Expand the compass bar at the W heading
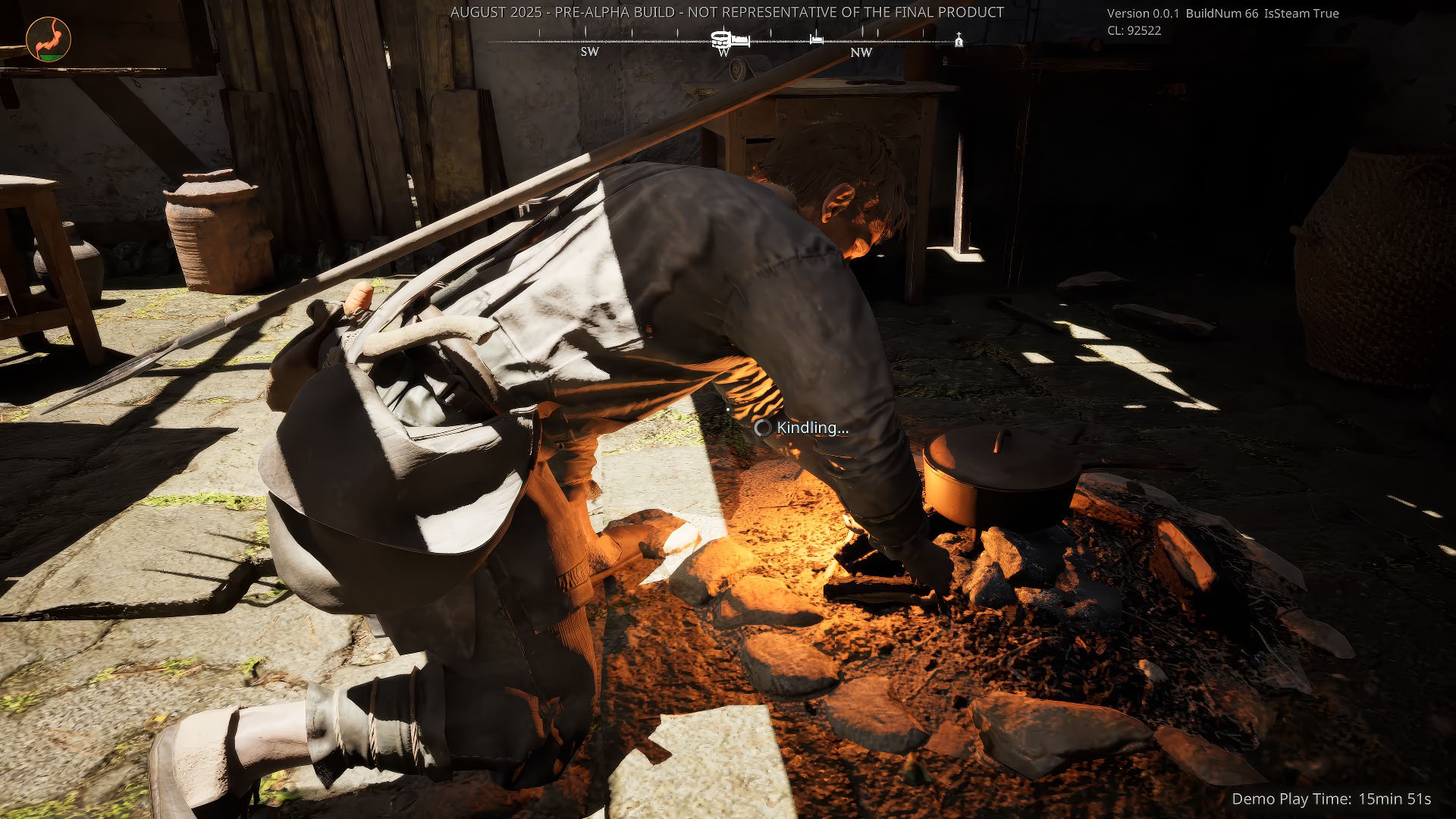The width and height of the screenshot is (1456, 819). (x=723, y=53)
